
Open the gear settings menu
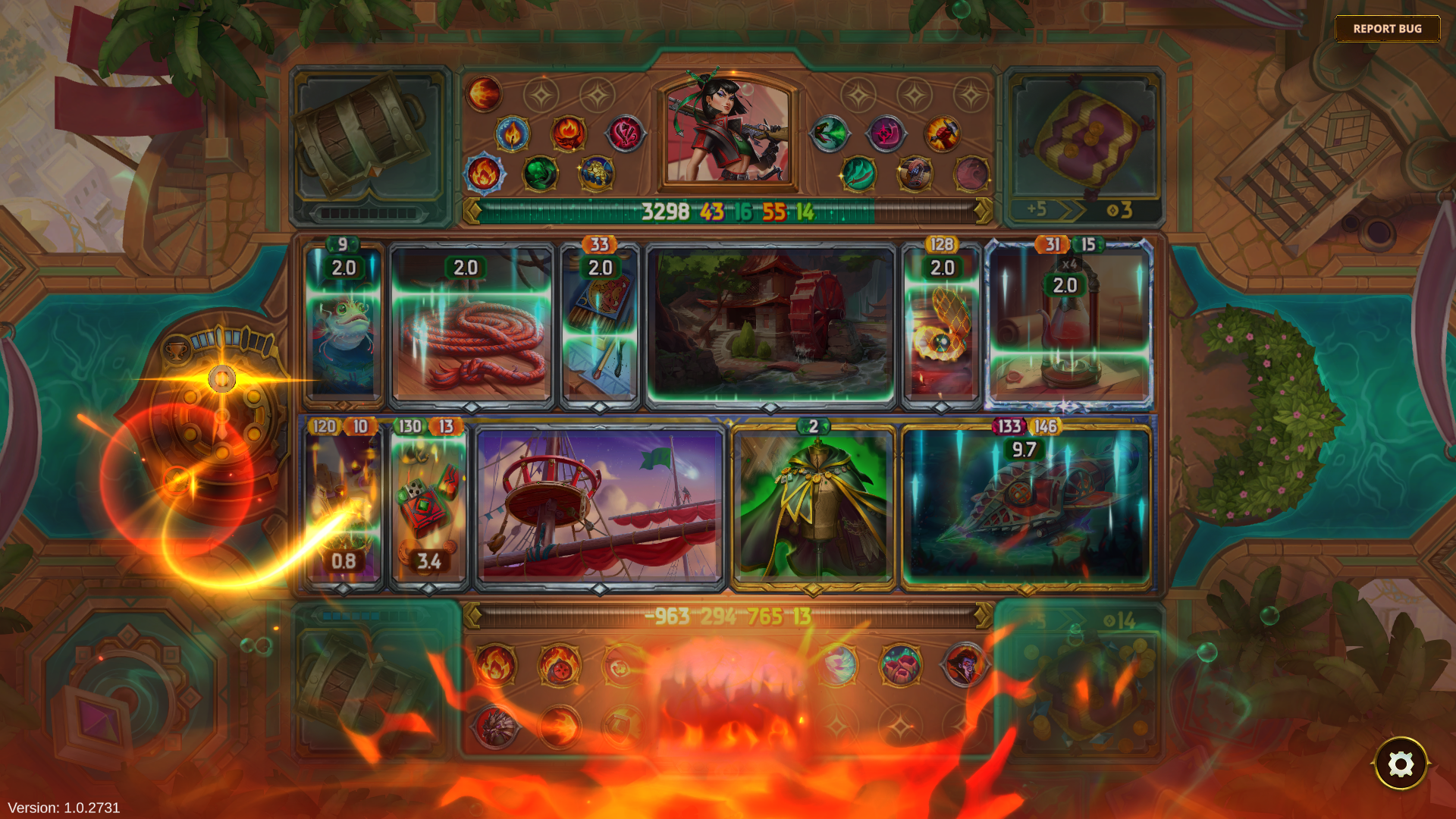tap(1400, 764)
